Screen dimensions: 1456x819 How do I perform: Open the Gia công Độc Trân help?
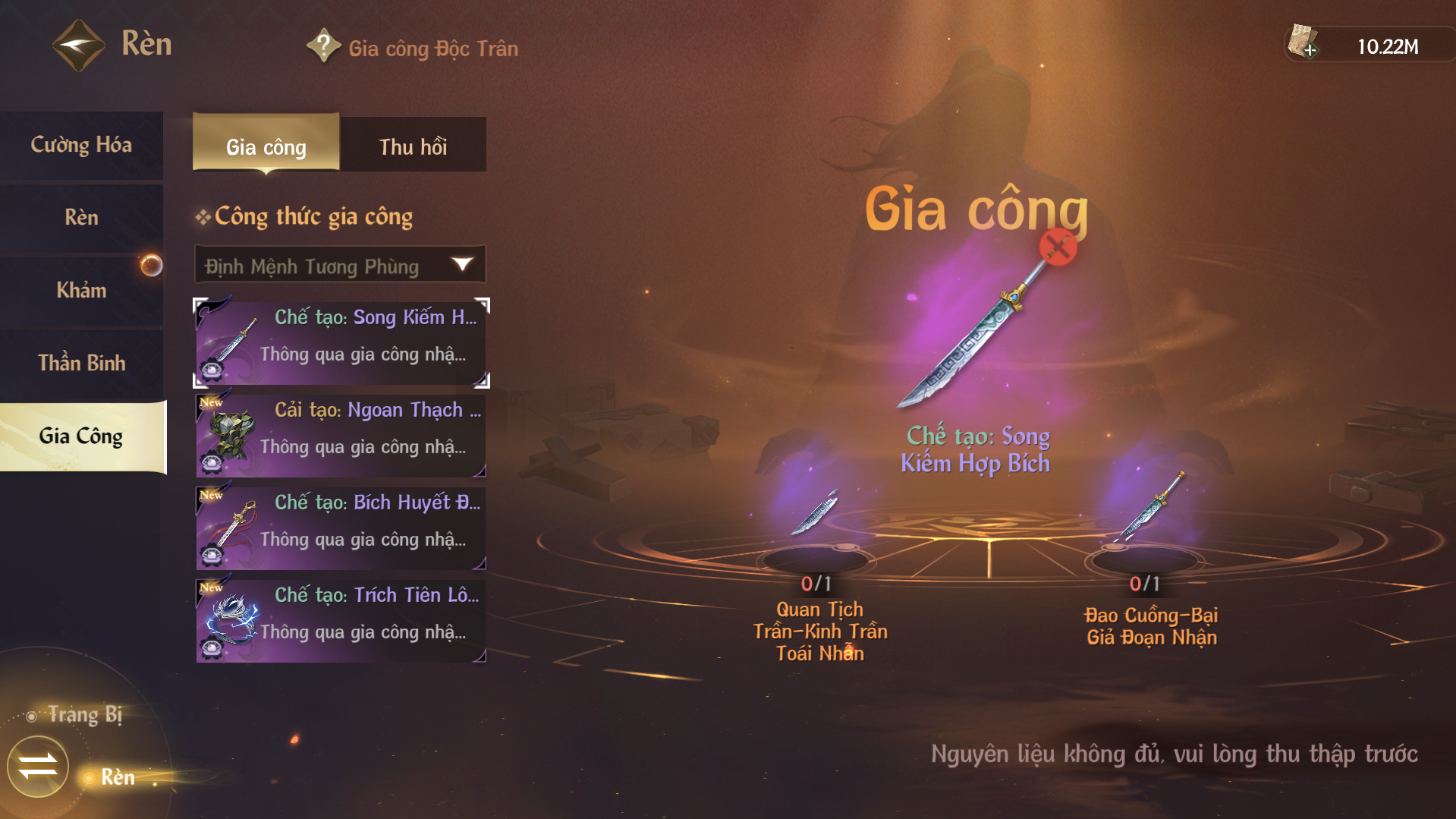pos(324,46)
